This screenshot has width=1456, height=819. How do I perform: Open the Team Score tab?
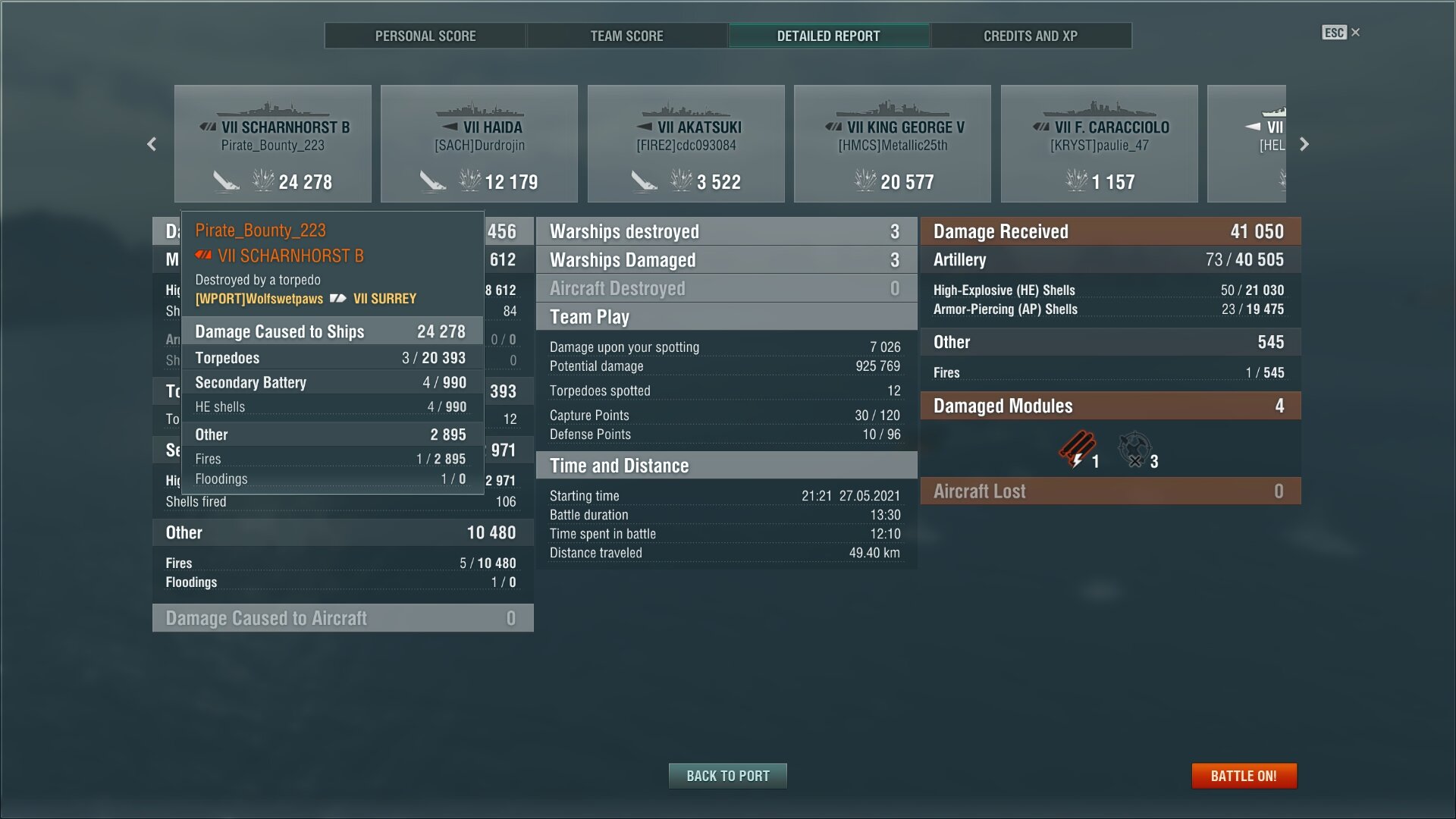[x=626, y=36]
